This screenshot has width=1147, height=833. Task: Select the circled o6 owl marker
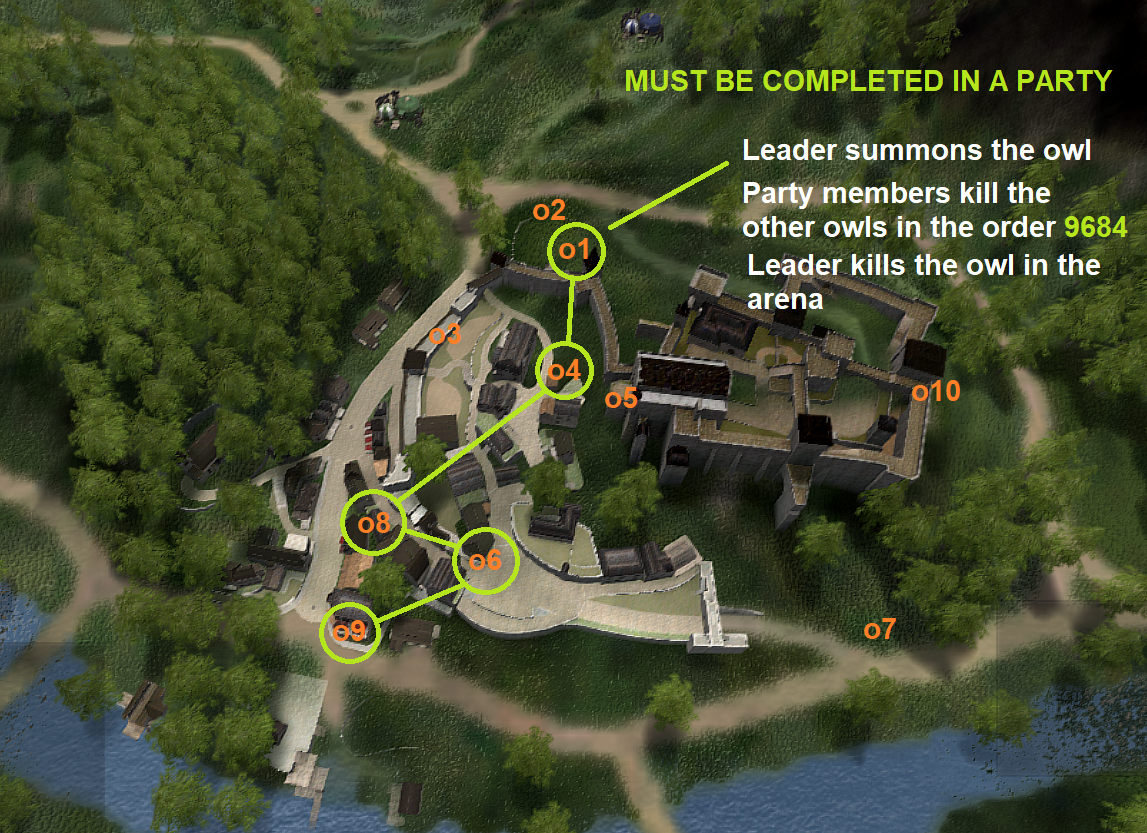point(485,561)
